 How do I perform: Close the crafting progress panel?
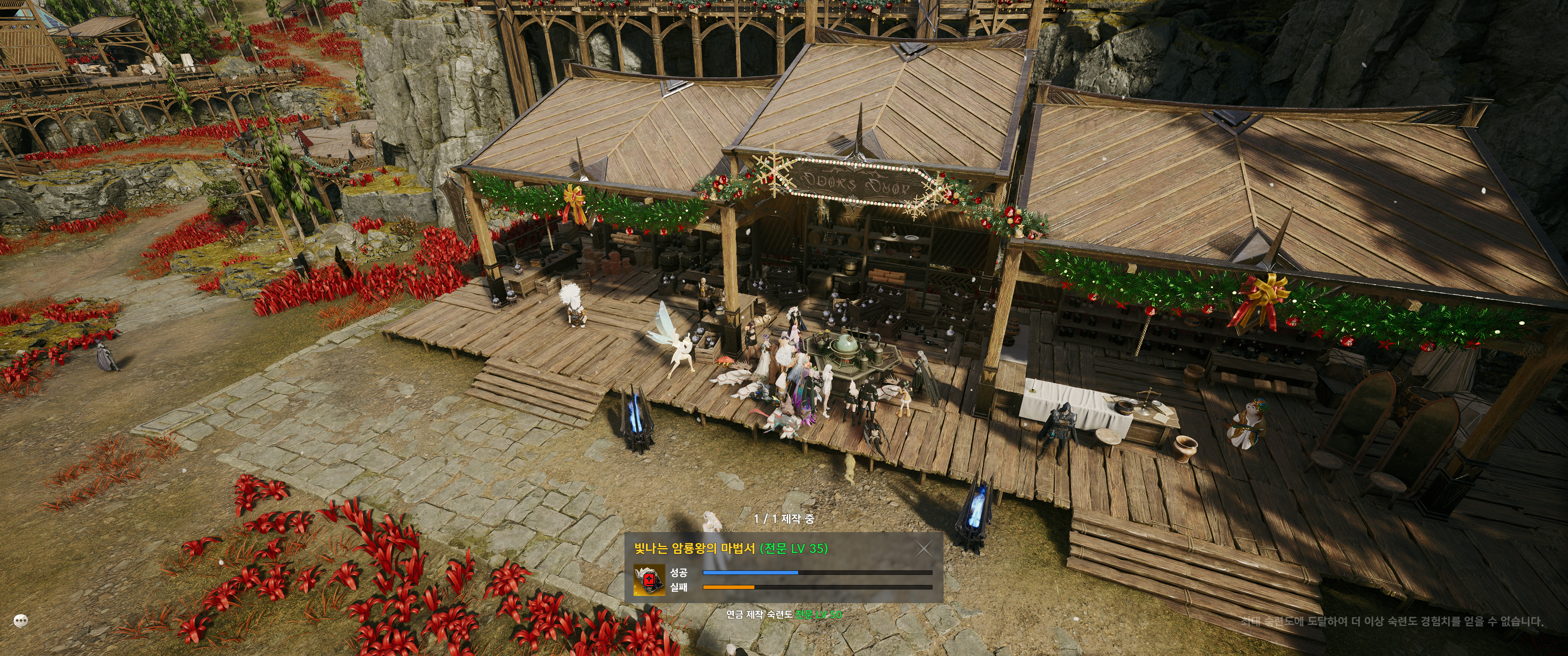tap(923, 549)
